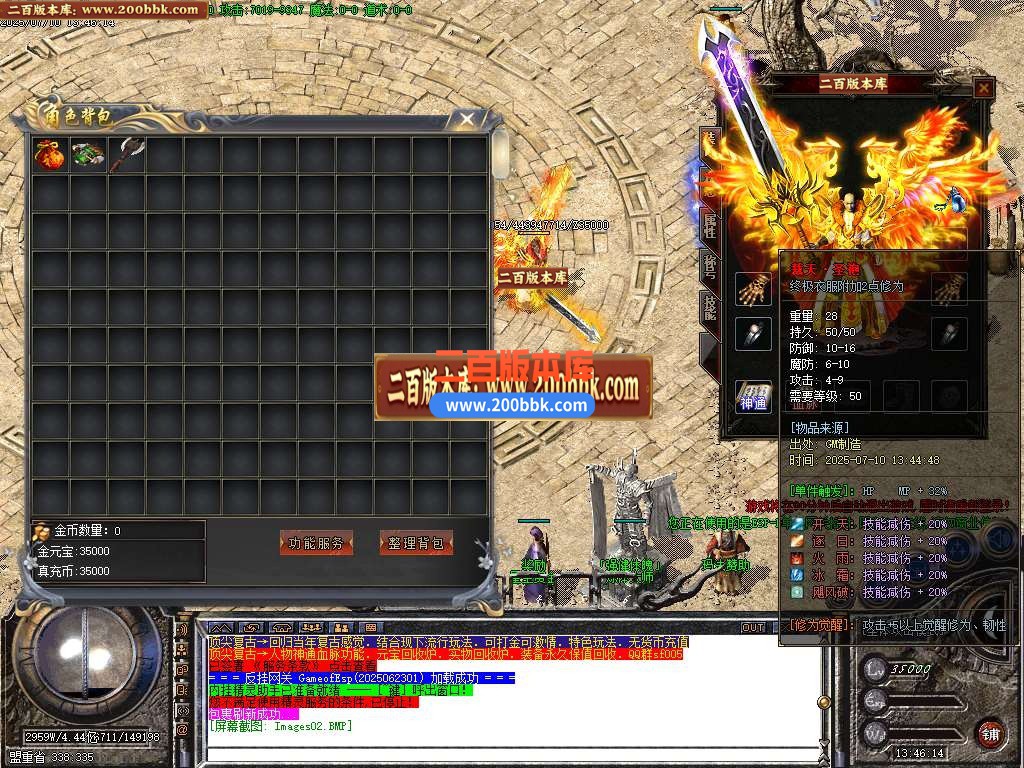Select the green scroll item in backpack
Image resolution: width=1024 pixels, height=768 pixels.
click(x=87, y=156)
